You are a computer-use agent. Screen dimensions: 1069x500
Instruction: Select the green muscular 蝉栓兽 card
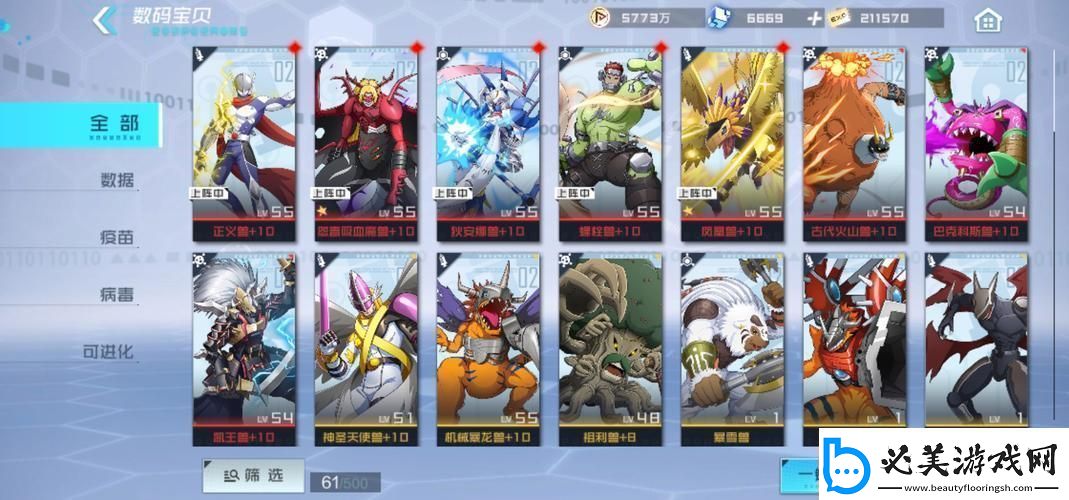click(610, 140)
